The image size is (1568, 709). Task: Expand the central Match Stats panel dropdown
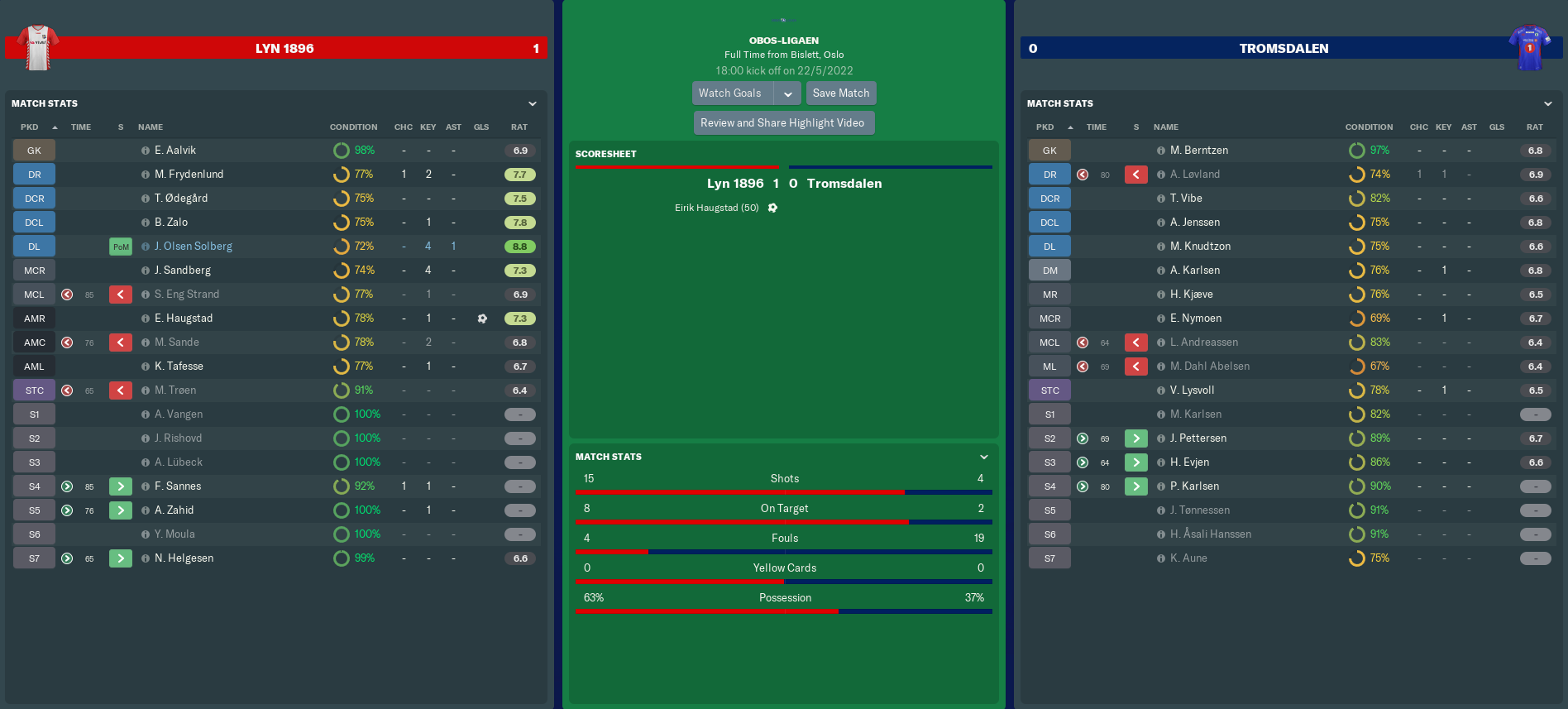click(x=984, y=457)
